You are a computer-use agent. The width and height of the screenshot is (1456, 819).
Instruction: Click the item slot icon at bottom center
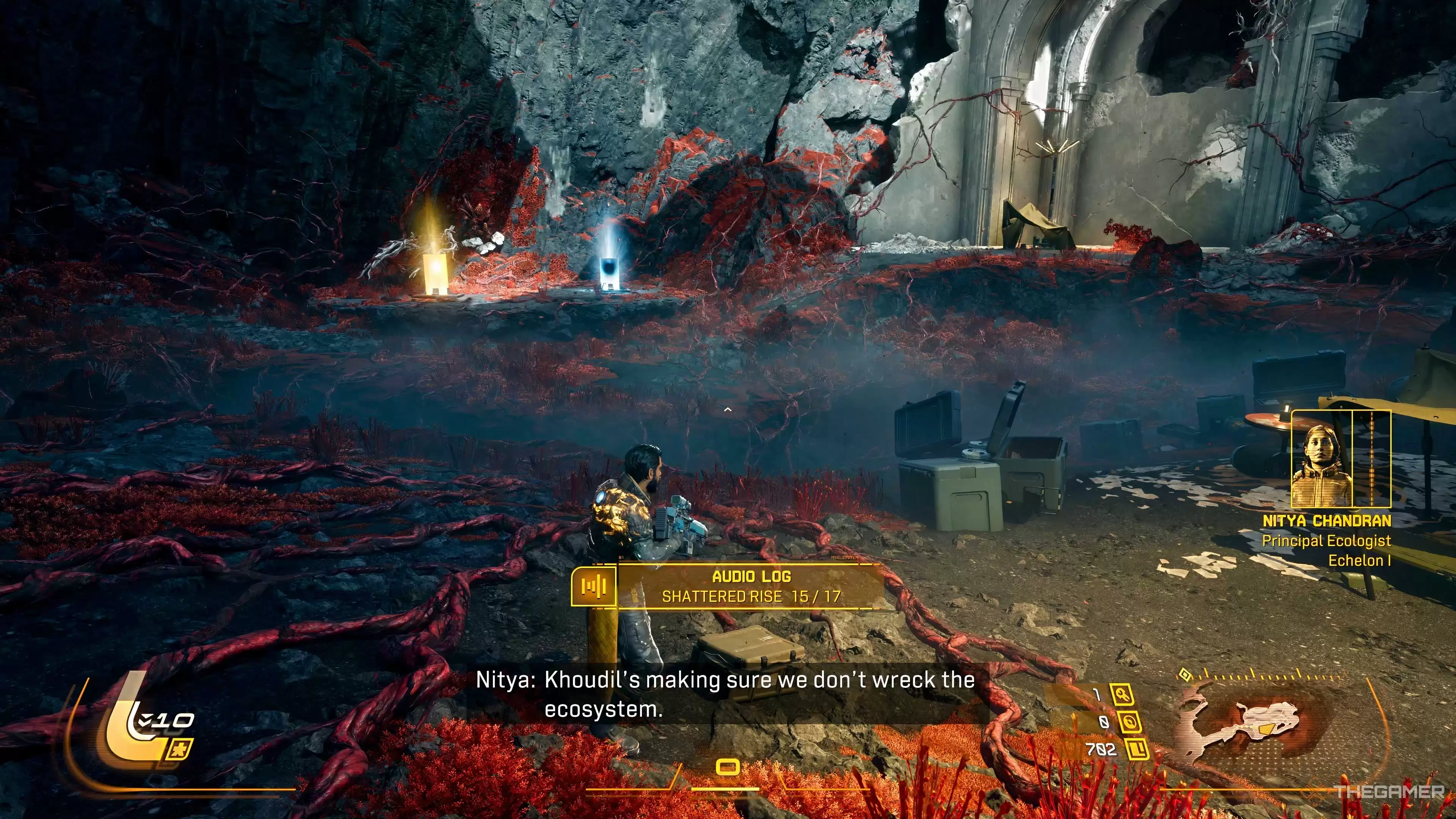pos(728,767)
